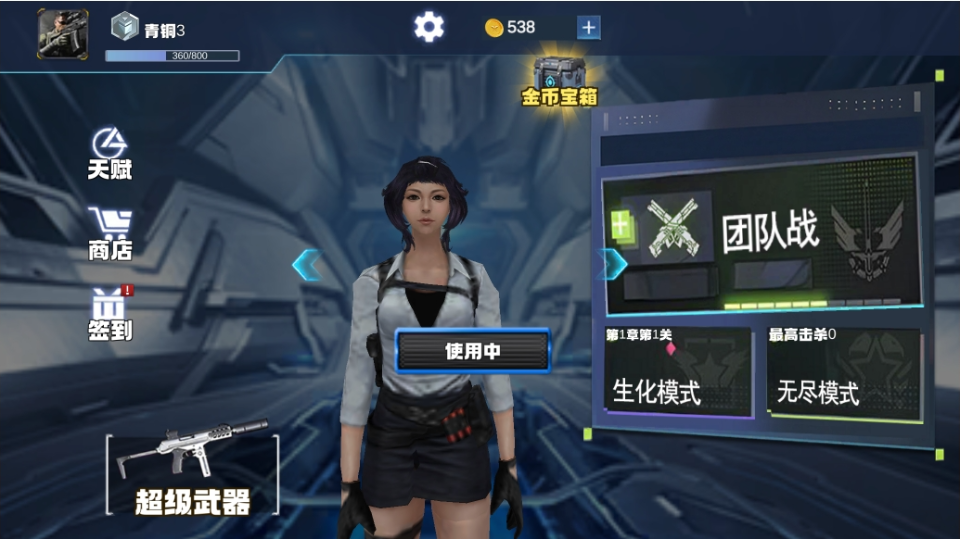Open the 天赋 talent menu

coord(109,154)
